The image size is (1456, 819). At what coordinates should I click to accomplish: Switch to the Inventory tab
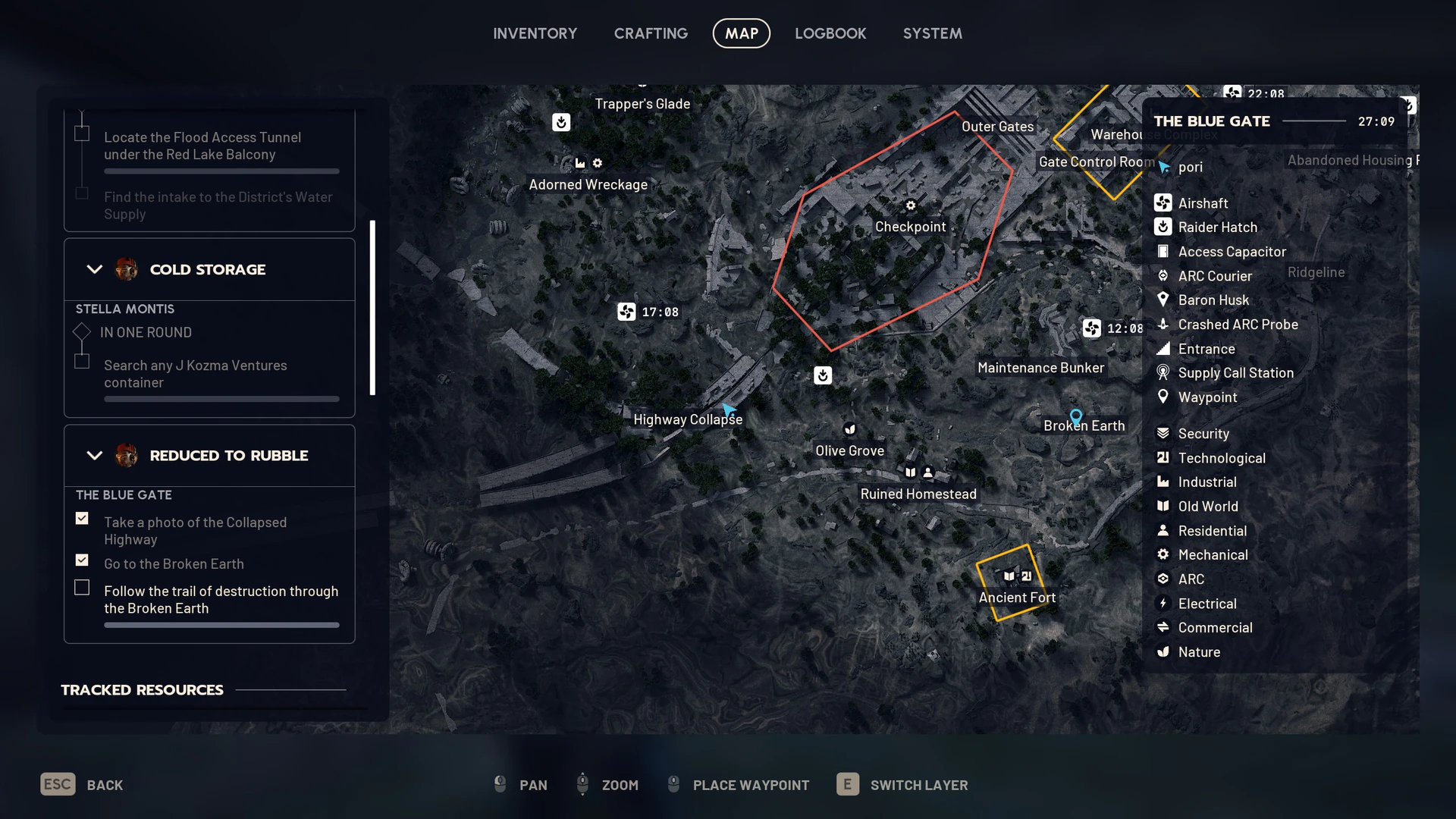(x=535, y=33)
